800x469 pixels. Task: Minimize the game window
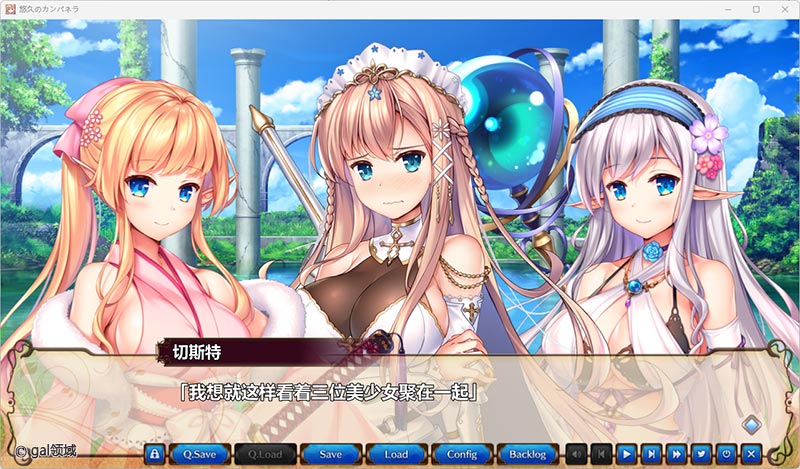click(728, 9)
